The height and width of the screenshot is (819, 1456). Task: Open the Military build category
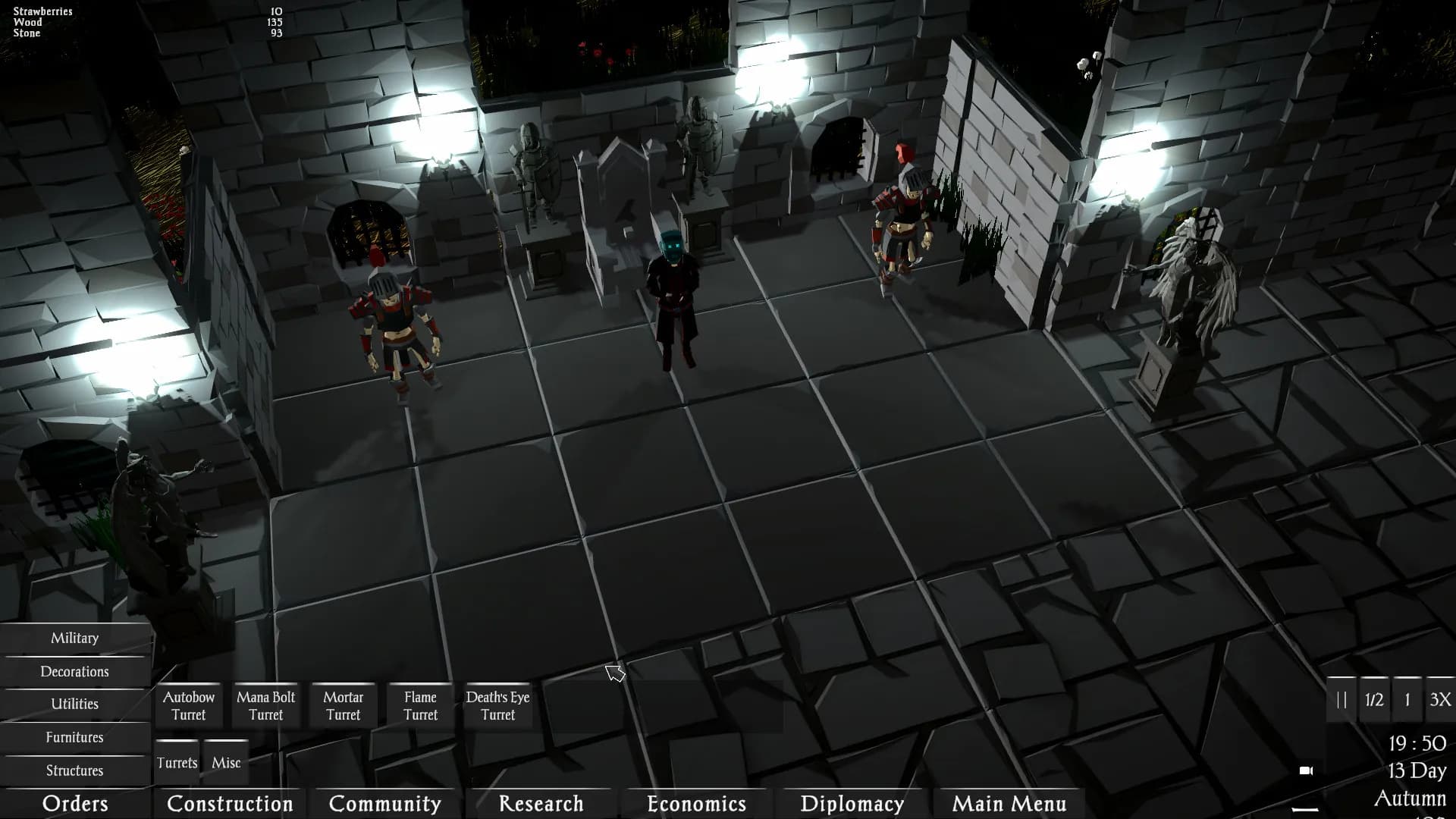74,639
